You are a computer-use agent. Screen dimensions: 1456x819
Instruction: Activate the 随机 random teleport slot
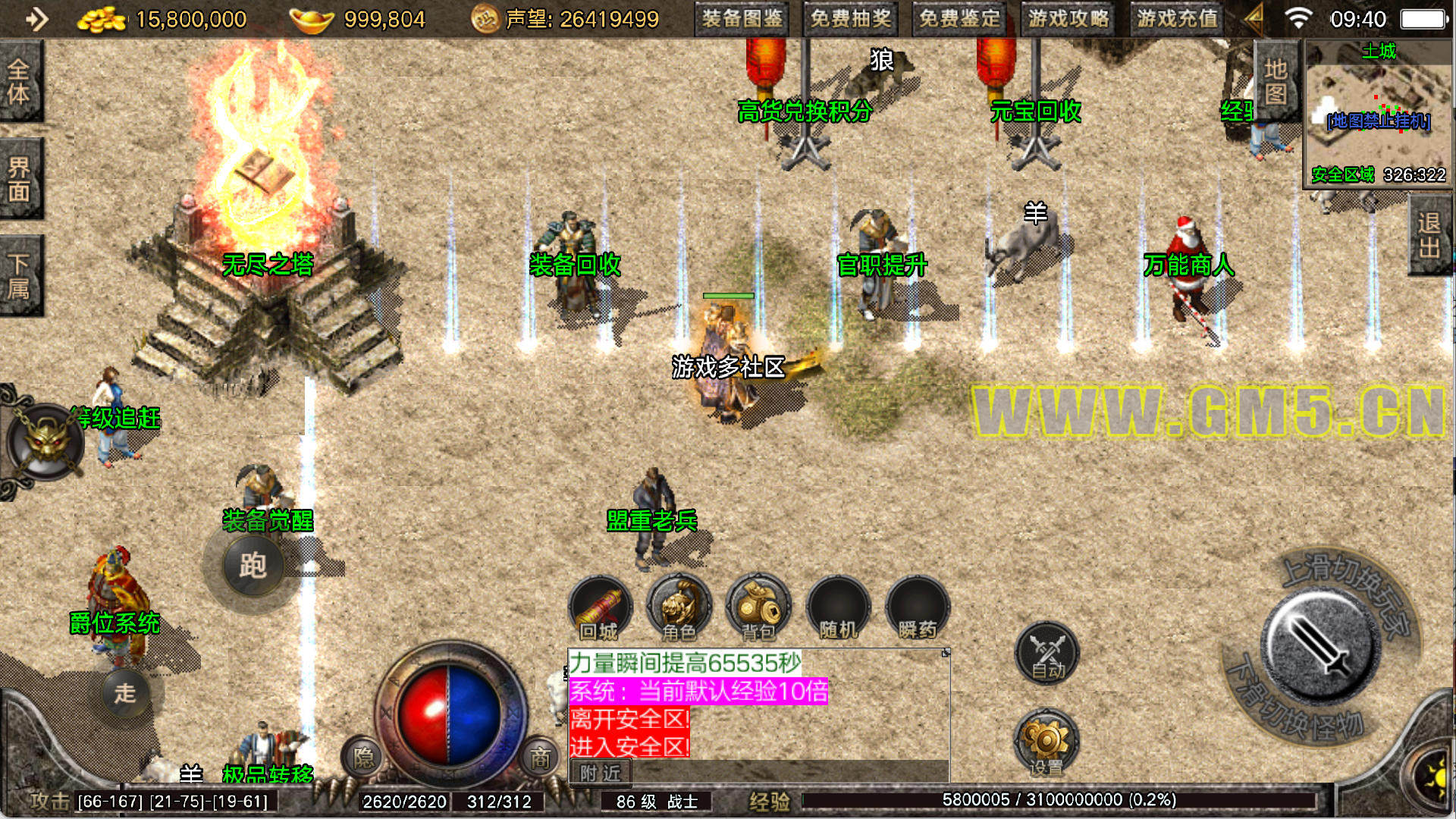coord(838,608)
